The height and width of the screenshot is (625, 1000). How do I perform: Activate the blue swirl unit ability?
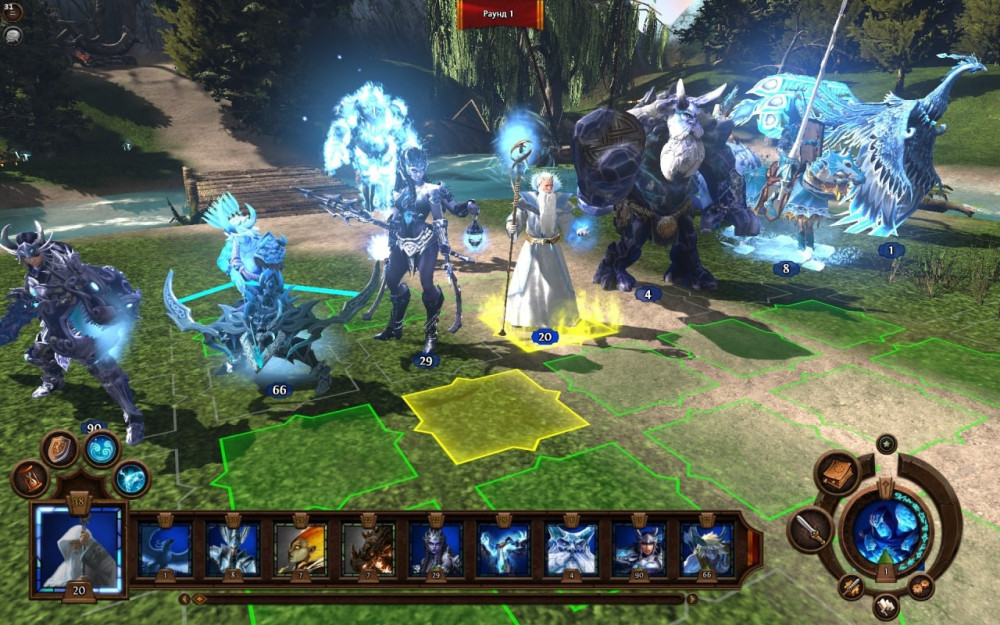[x=100, y=449]
